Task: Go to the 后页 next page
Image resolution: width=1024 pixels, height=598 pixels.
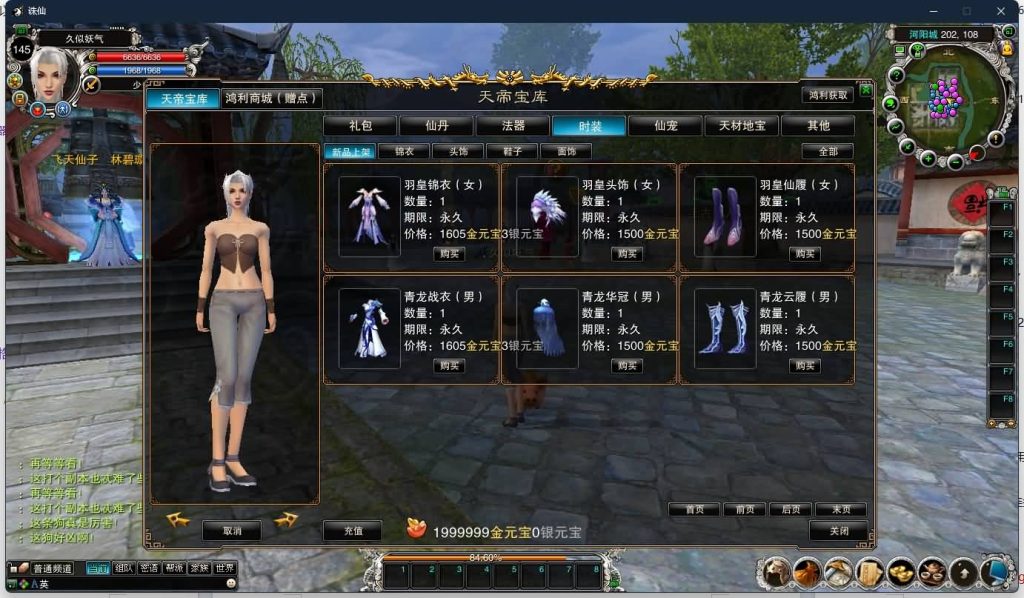Action: (792, 509)
